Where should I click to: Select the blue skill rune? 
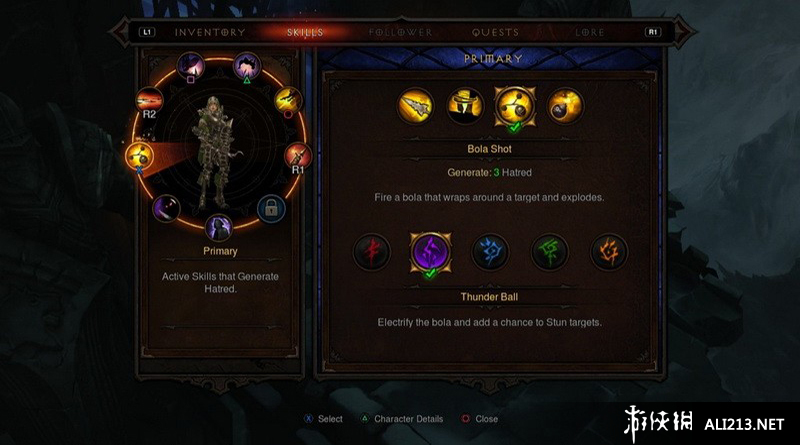[x=490, y=251]
